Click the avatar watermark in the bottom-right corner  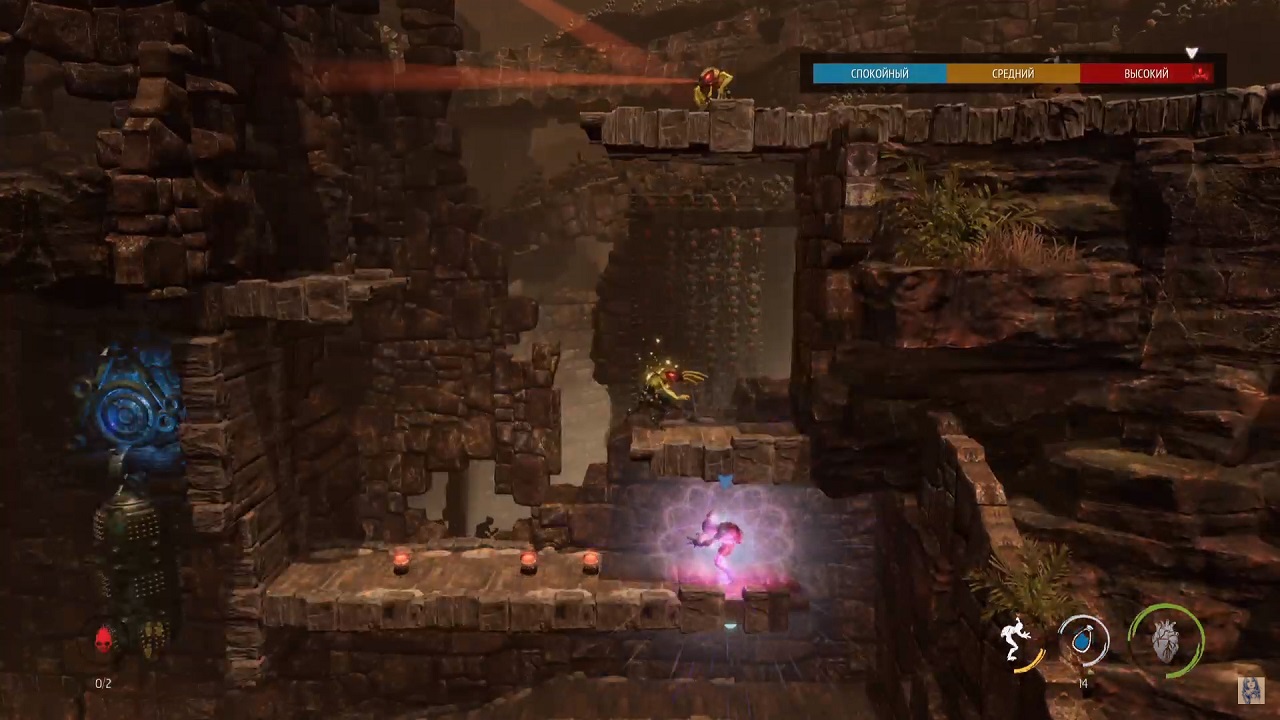pyautogui.click(x=1253, y=690)
